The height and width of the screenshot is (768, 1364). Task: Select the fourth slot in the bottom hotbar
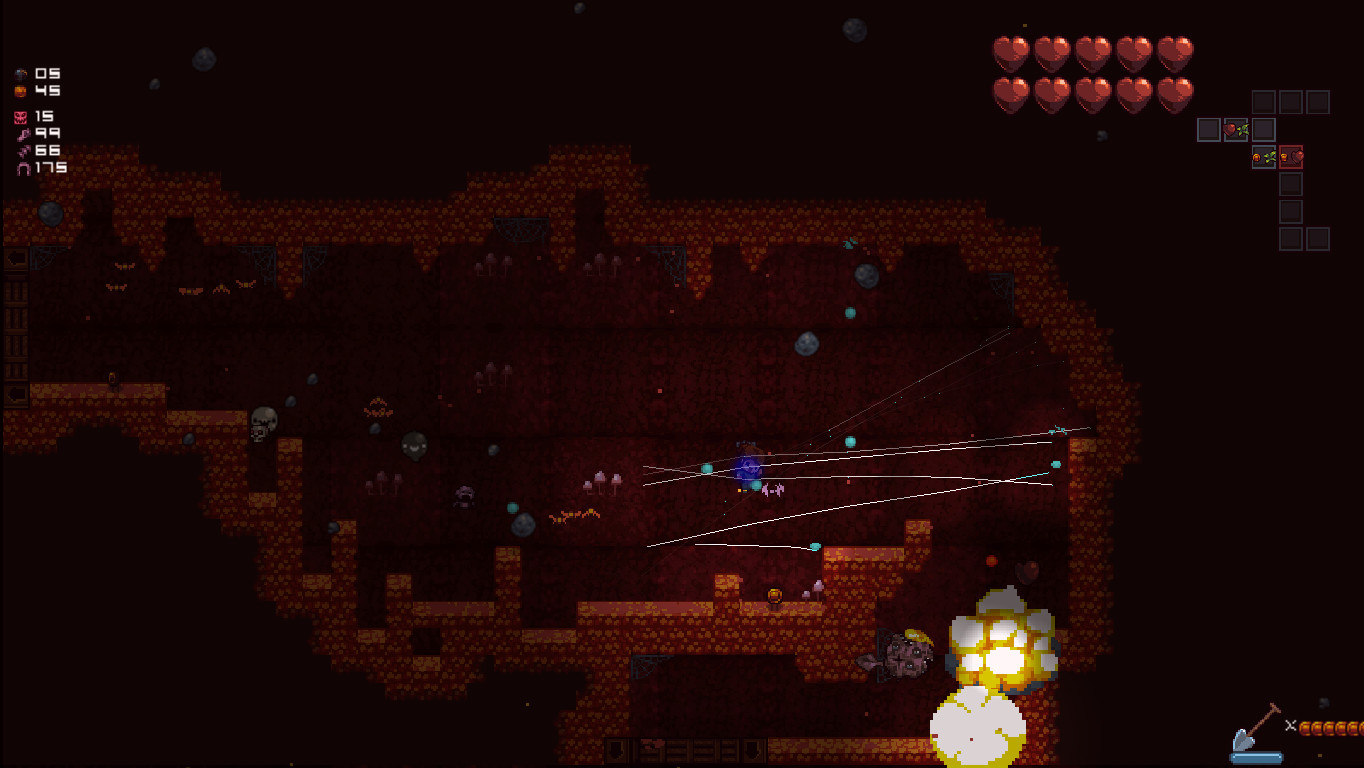[706, 750]
